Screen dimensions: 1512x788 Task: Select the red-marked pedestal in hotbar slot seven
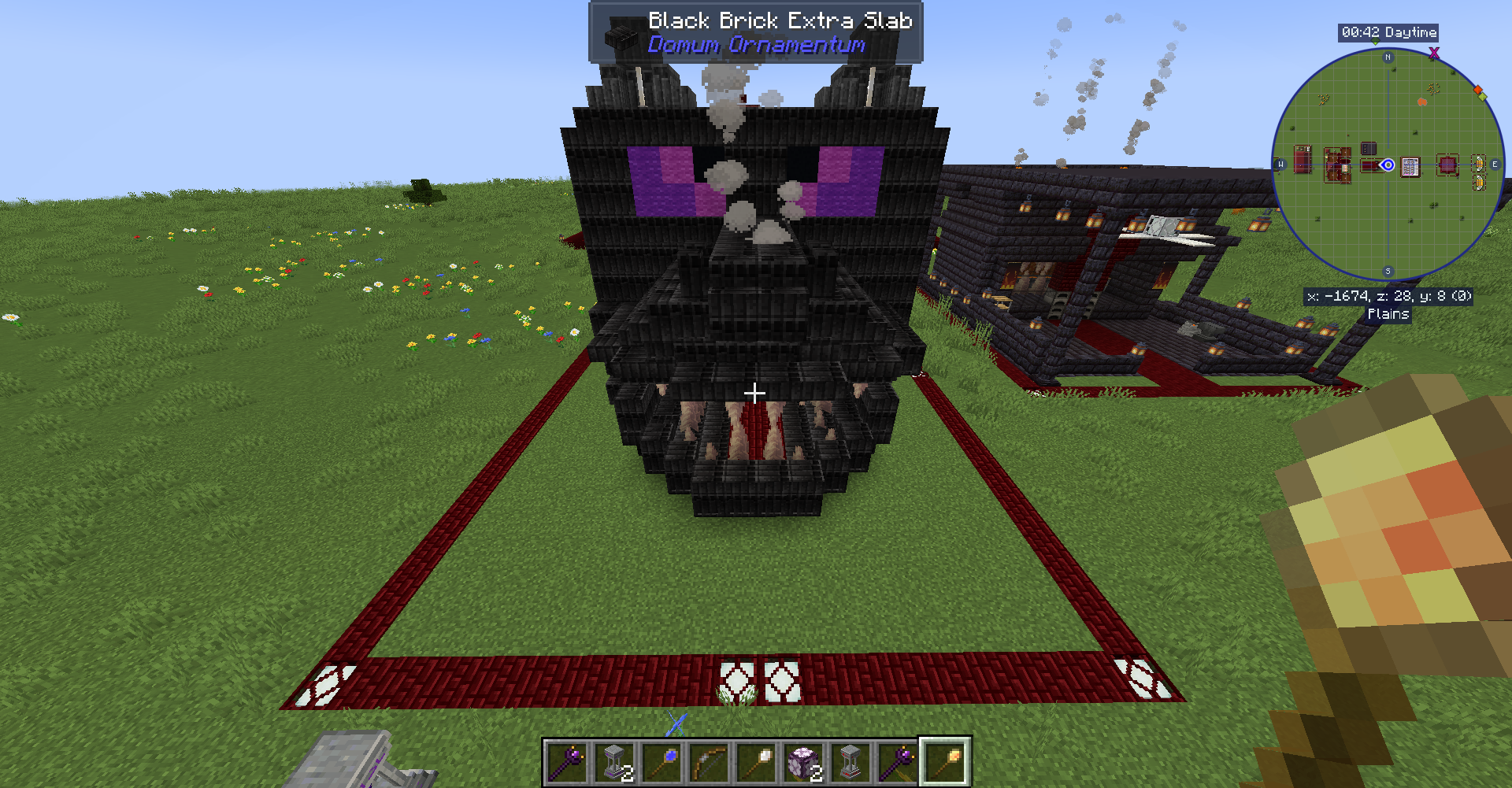[851, 762]
